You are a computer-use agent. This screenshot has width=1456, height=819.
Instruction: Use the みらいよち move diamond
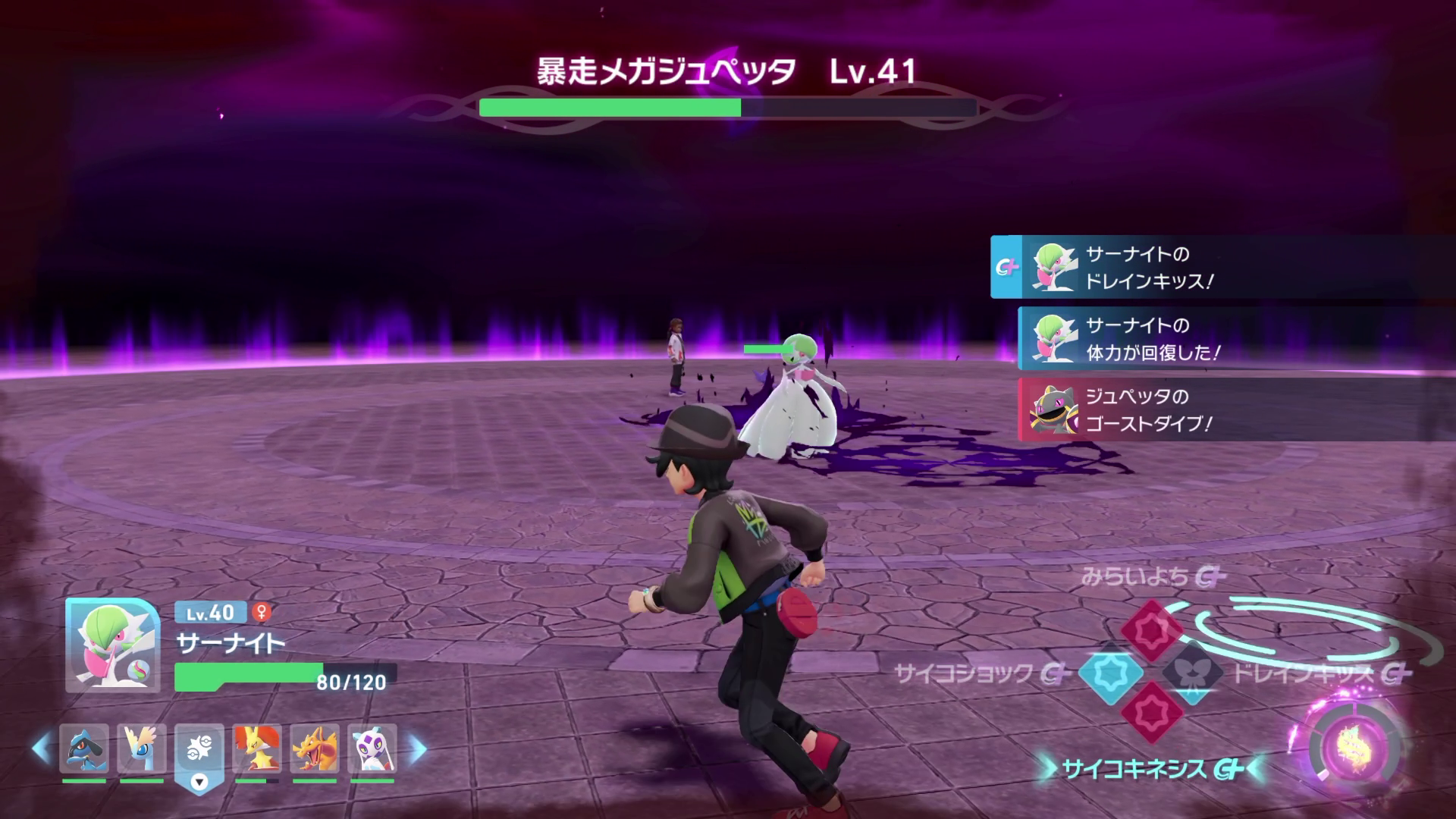tap(1152, 629)
